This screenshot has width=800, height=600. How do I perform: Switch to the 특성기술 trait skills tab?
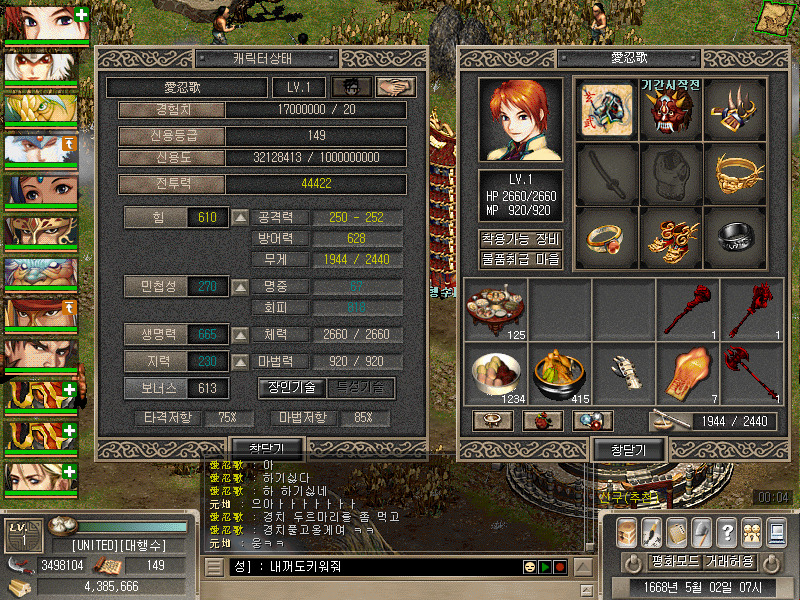pos(361,387)
